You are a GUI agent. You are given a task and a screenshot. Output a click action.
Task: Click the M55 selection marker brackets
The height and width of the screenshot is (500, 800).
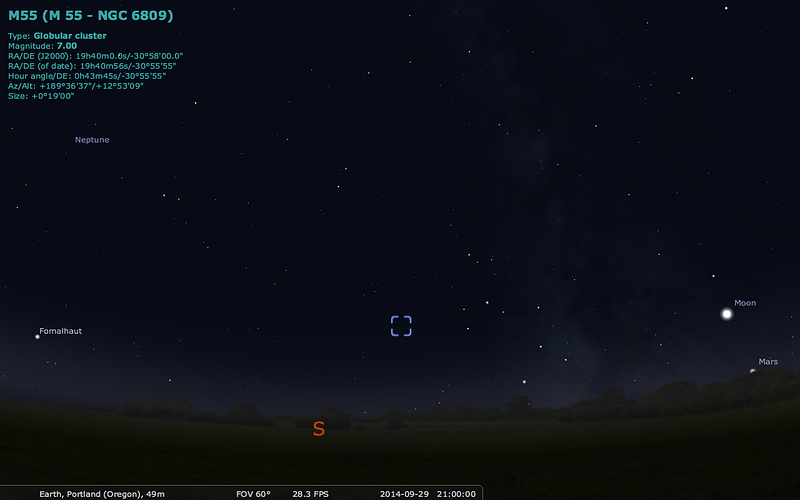(401, 326)
